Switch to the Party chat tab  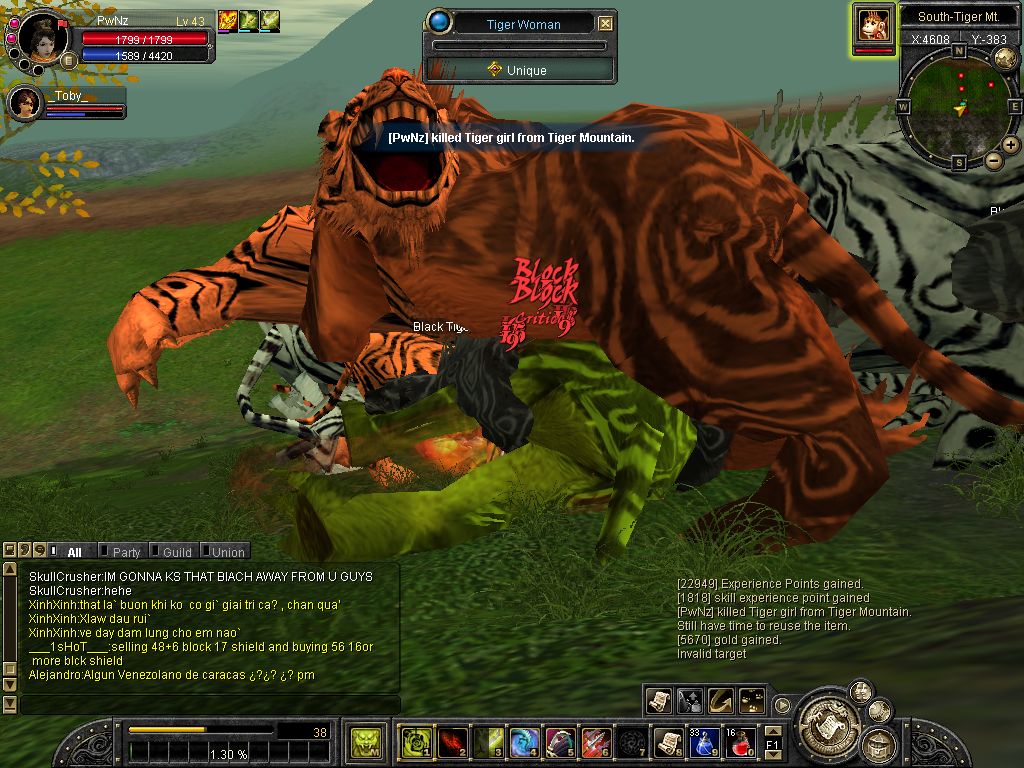click(x=126, y=552)
